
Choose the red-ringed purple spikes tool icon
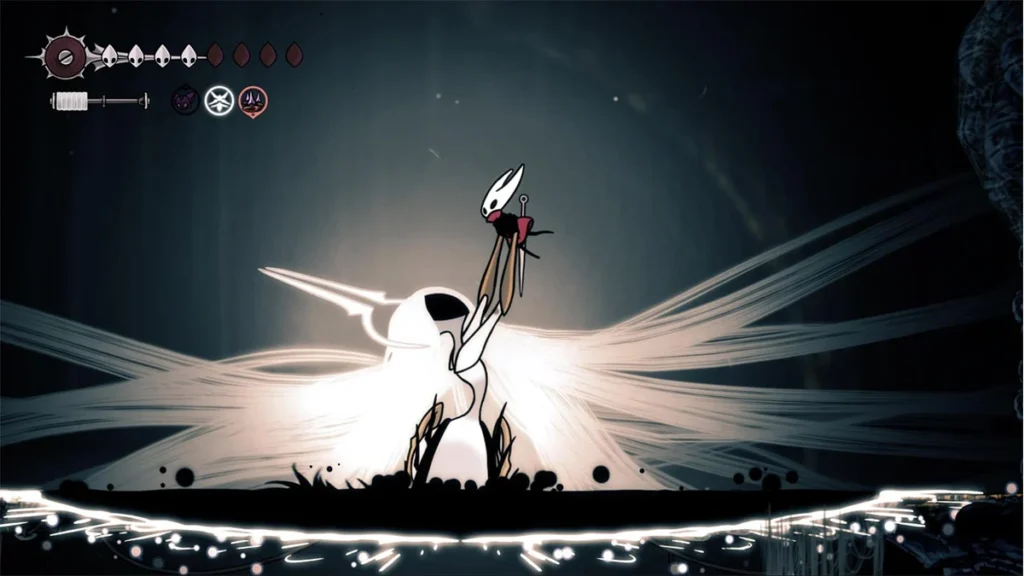(253, 101)
